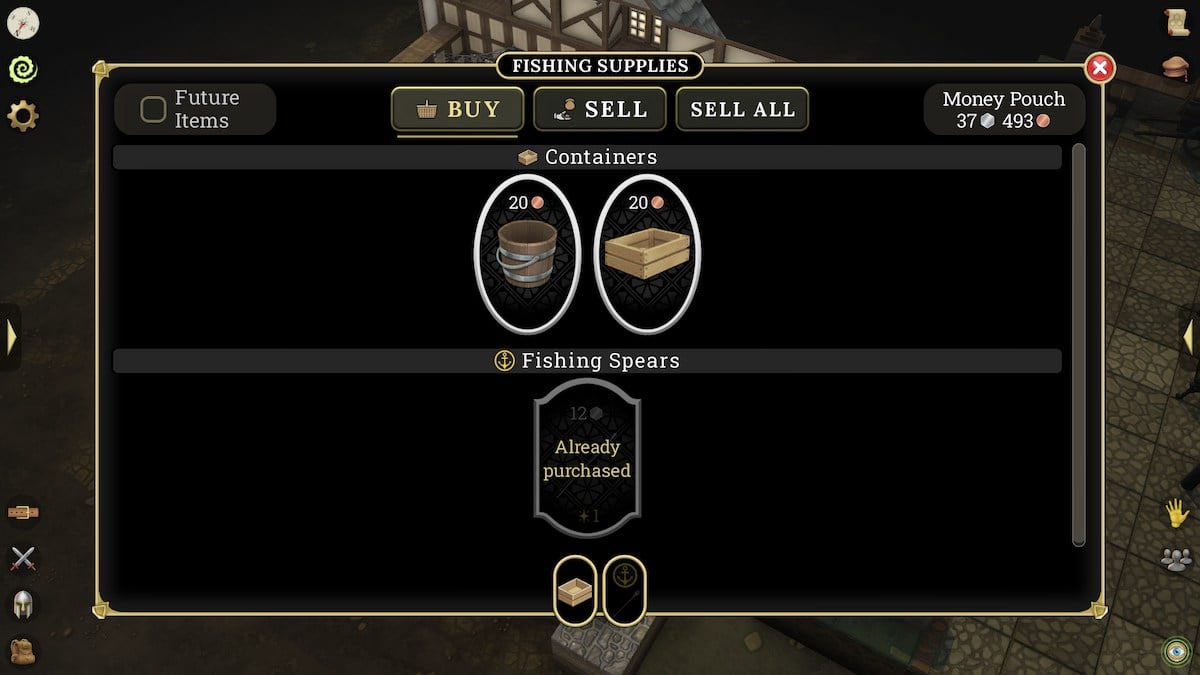Image resolution: width=1200 pixels, height=675 pixels.
Task: Open the backpack inventory
Action: click(23, 651)
